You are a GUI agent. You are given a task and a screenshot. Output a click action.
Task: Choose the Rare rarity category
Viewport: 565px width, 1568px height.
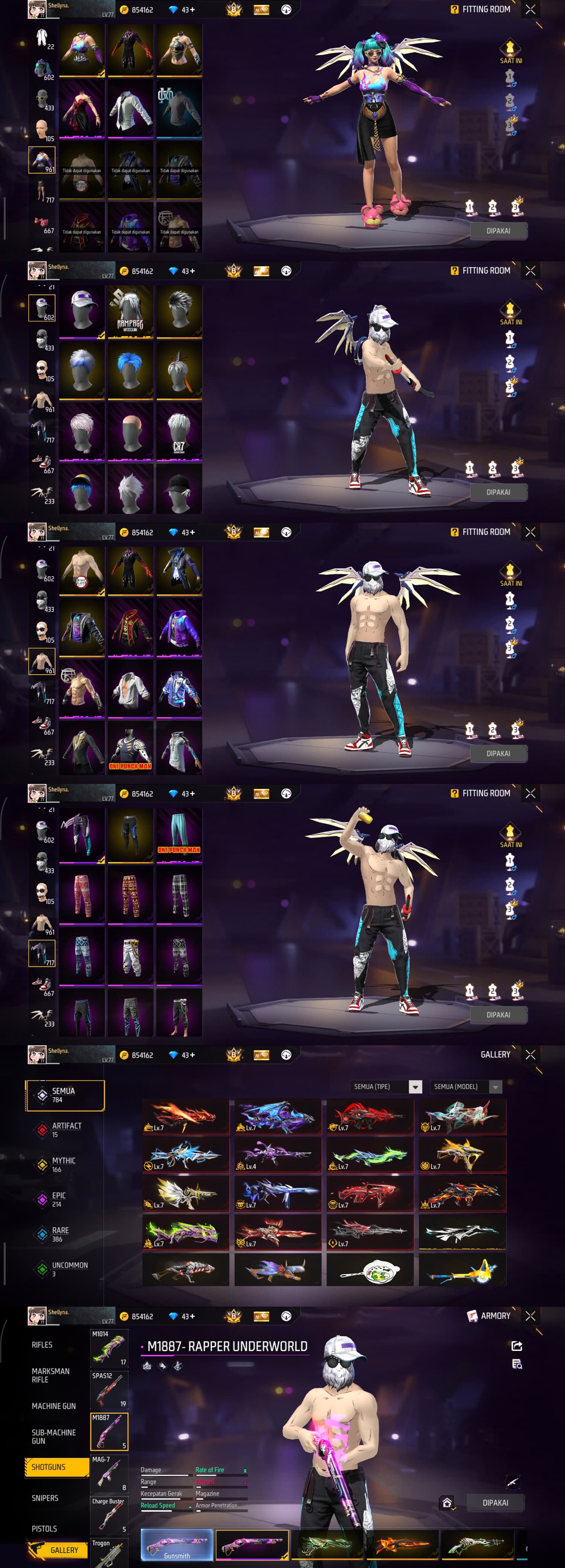coord(60,1234)
